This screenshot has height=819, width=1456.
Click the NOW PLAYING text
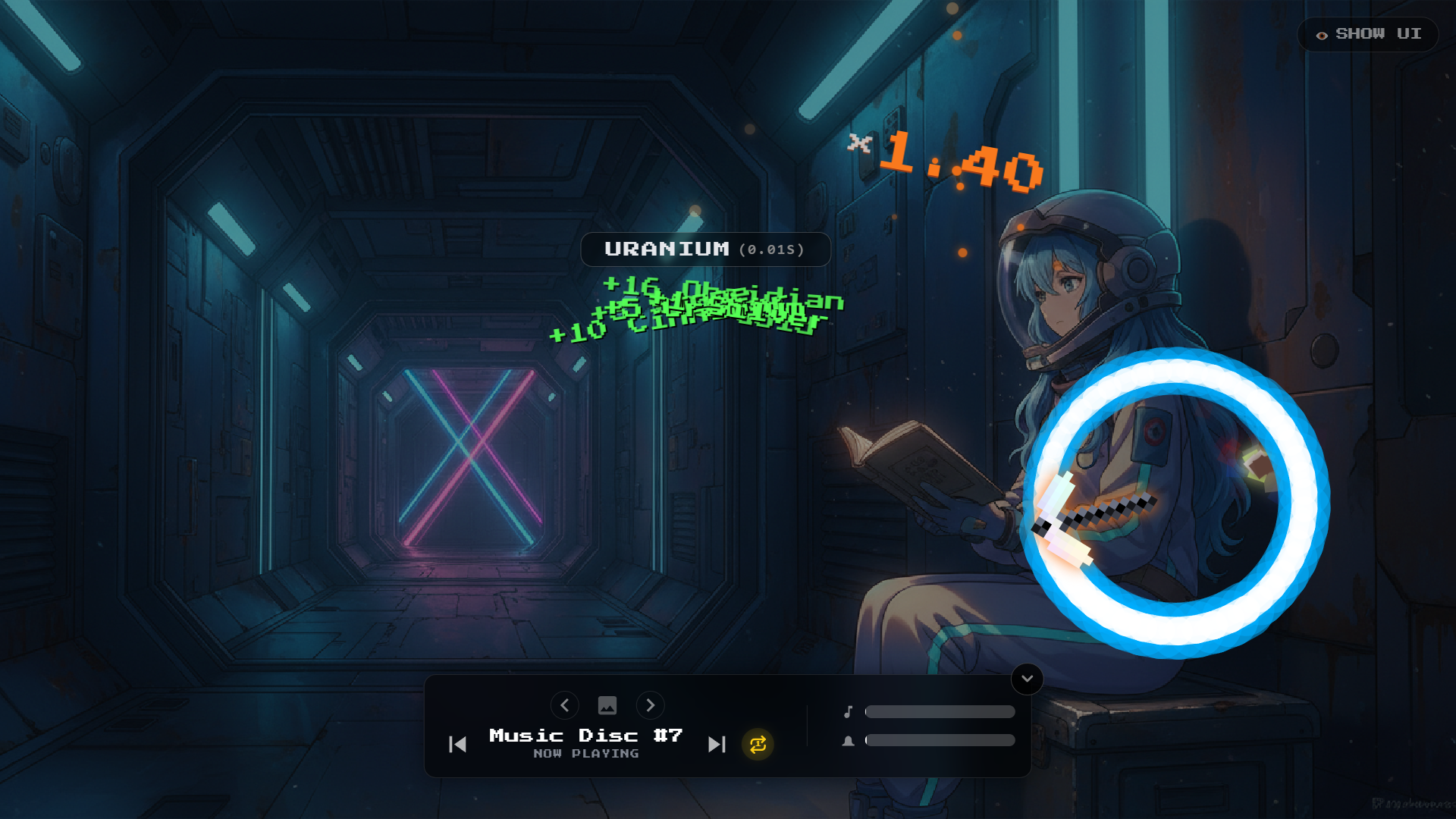point(585,753)
